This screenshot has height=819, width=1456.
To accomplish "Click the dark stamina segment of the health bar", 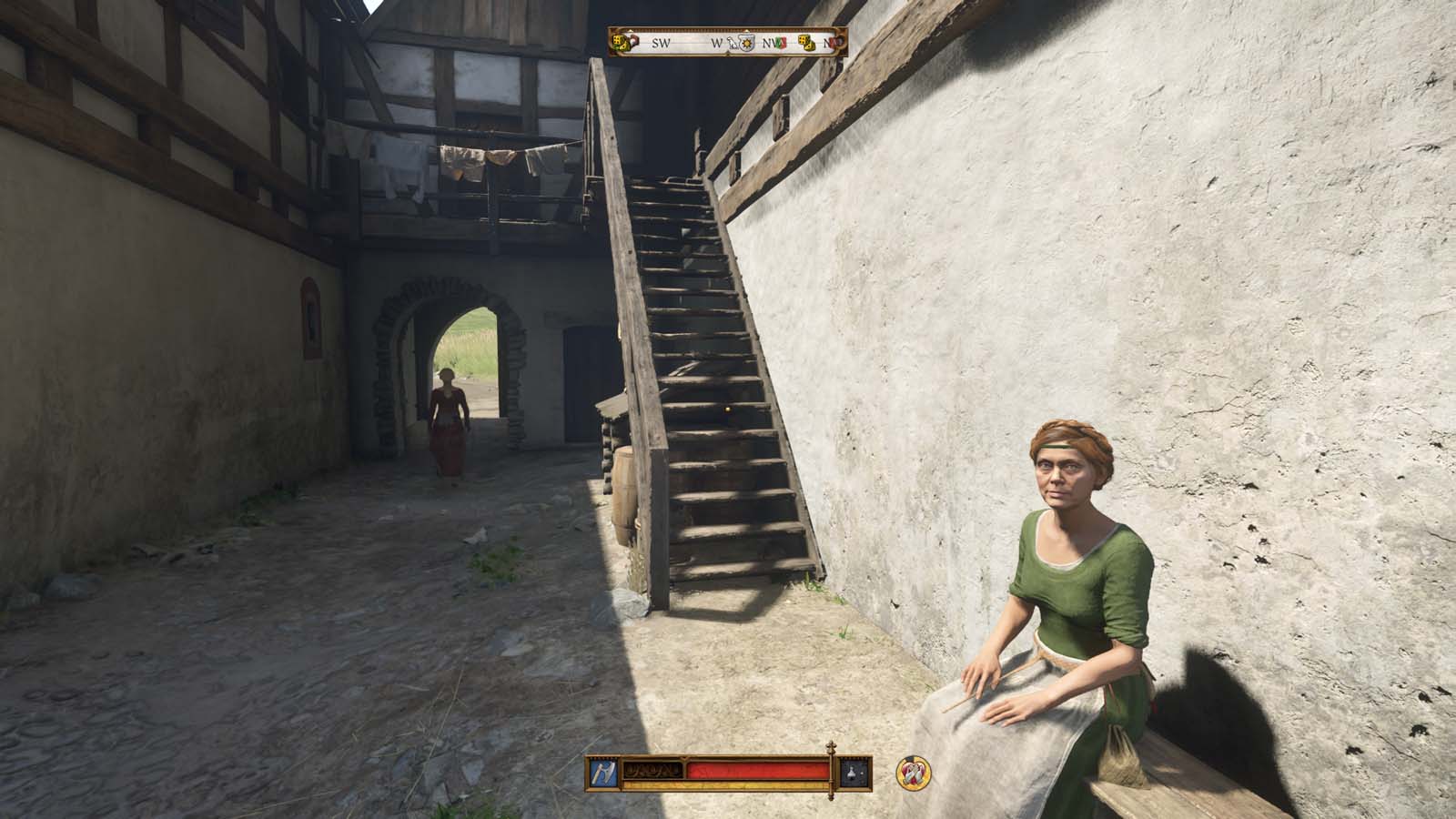I will pyautogui.click(x=653, y=767).
